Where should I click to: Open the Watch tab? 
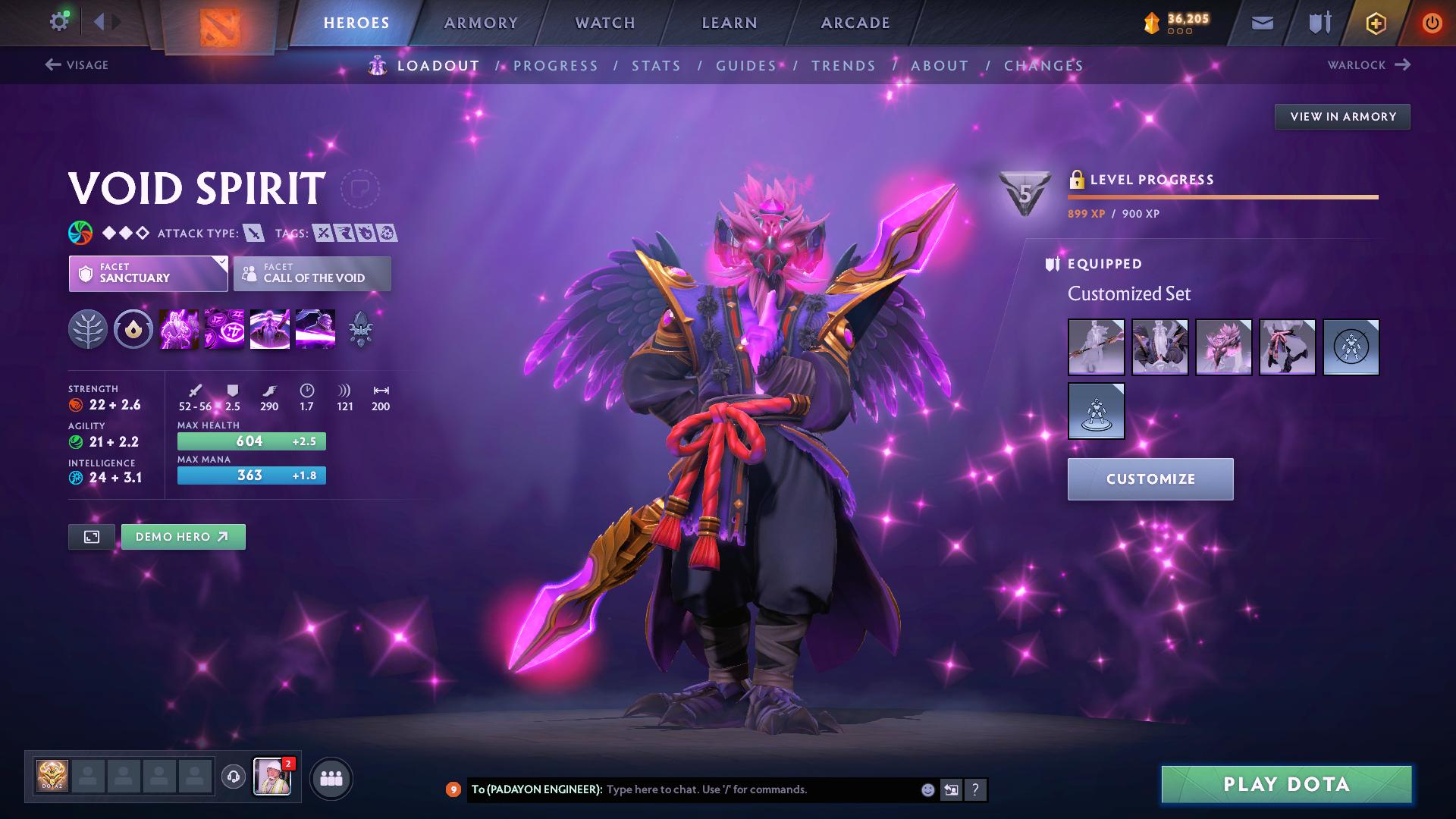[605, 23]
